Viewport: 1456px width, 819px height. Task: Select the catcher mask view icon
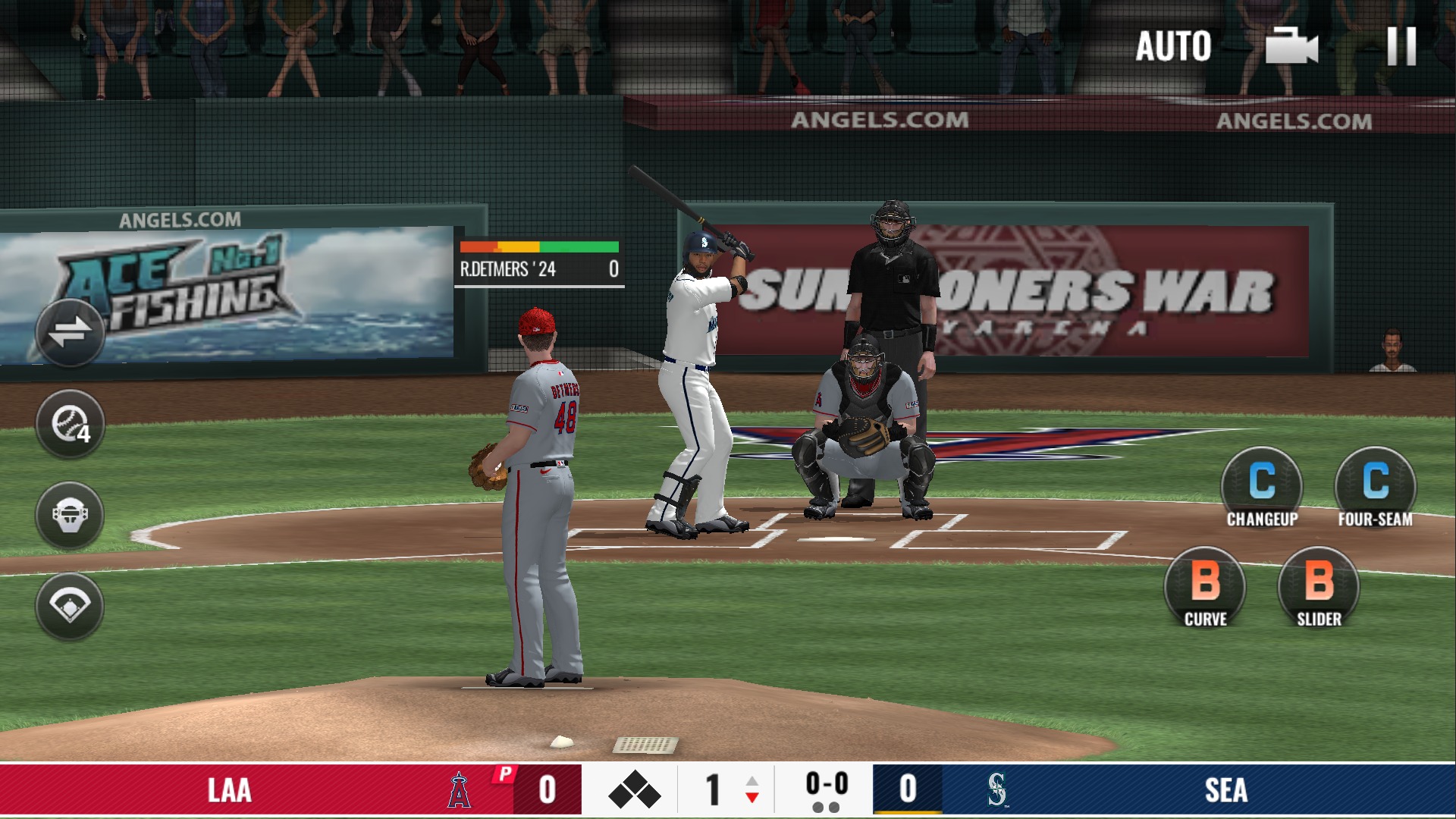[70, 514]
